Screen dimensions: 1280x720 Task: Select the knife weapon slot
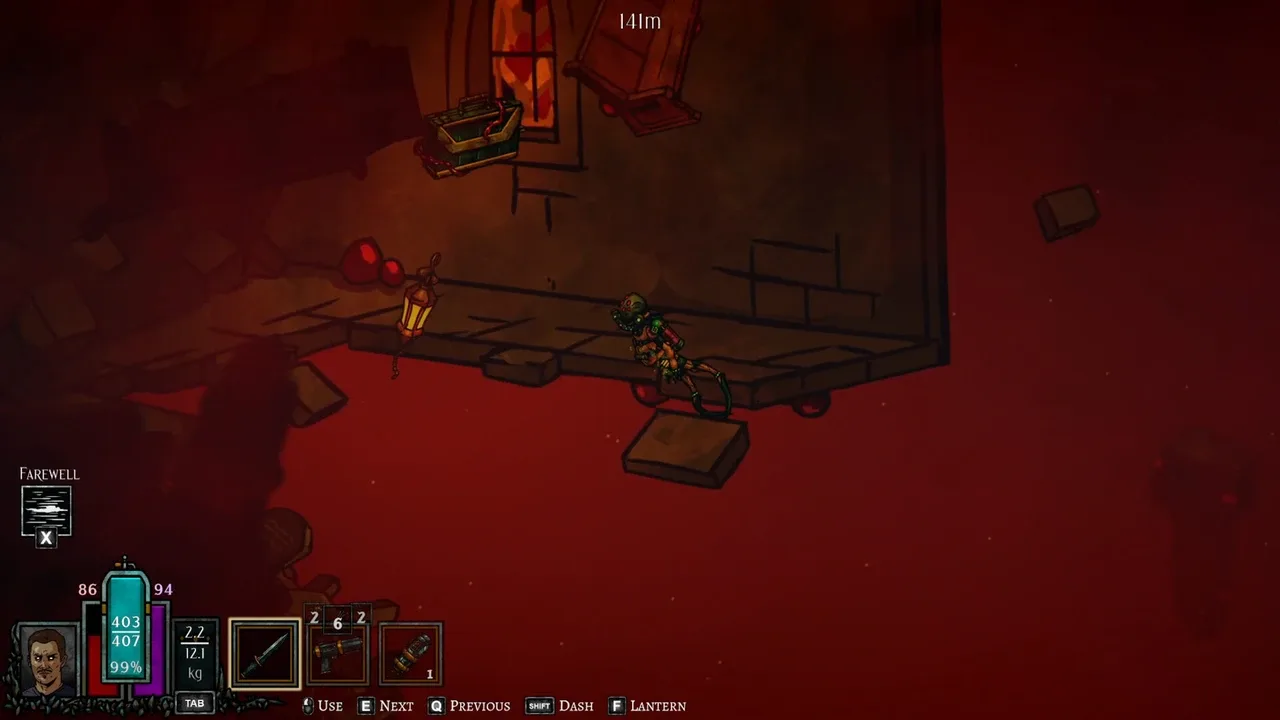coord(264,655)
